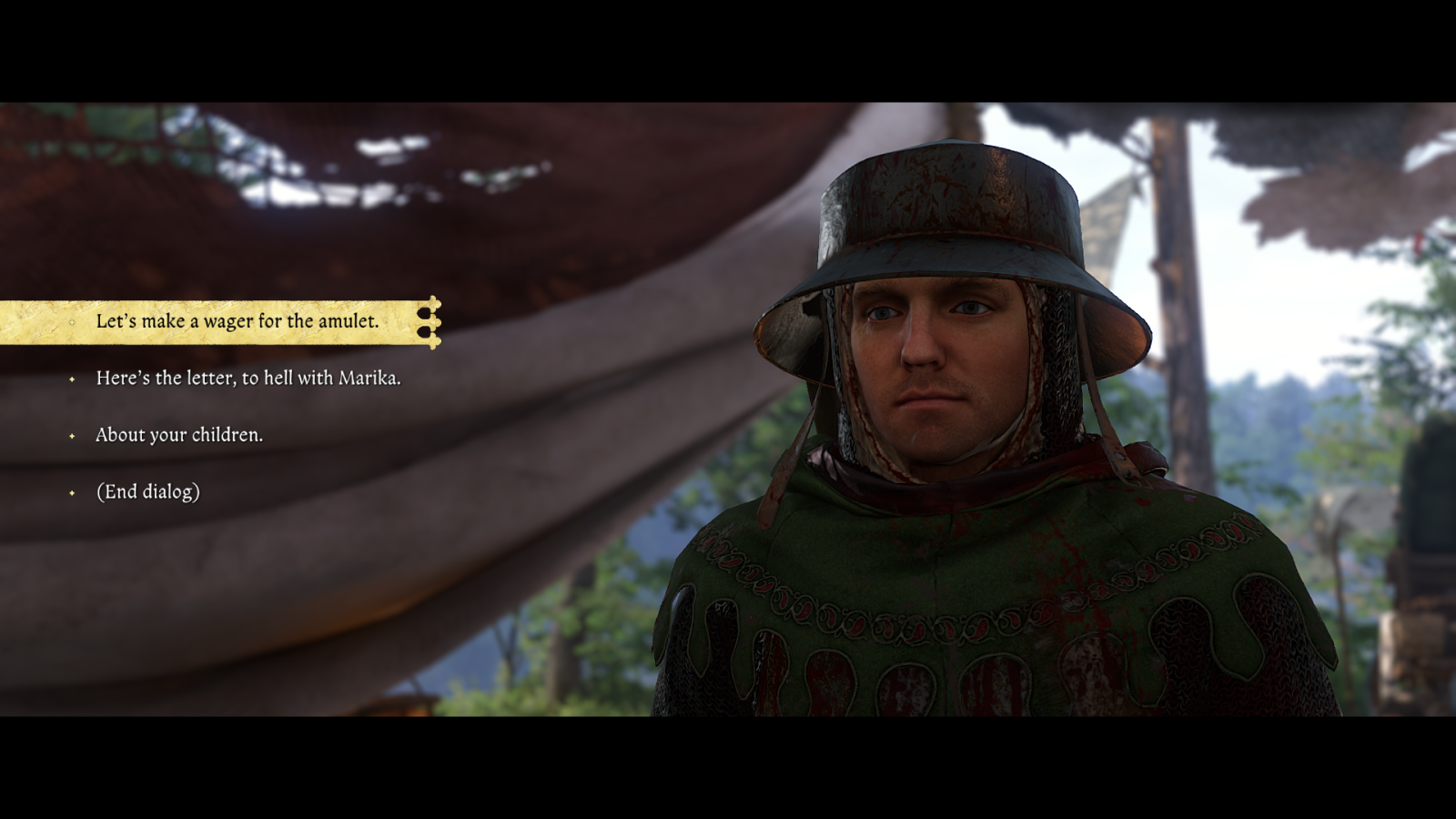The height and width of the screenshot is (819, 1456).
Task: Click the highlighted dialogue option text
Action: [x=239, y=321]
